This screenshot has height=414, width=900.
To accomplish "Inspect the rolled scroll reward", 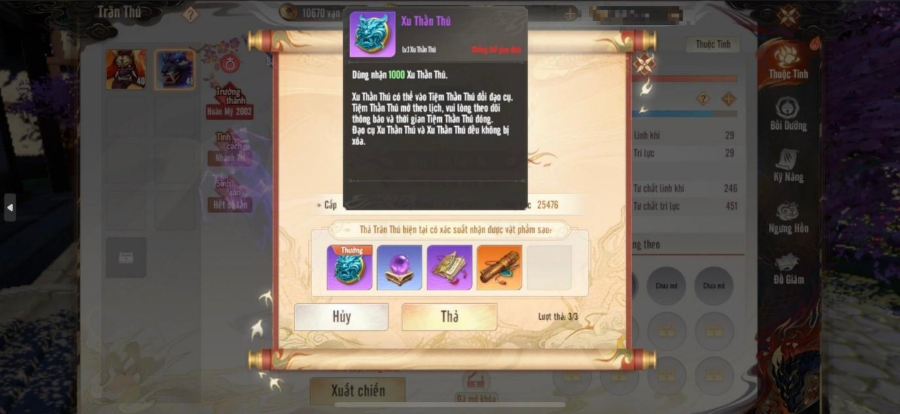I will [x=499, y=267].
